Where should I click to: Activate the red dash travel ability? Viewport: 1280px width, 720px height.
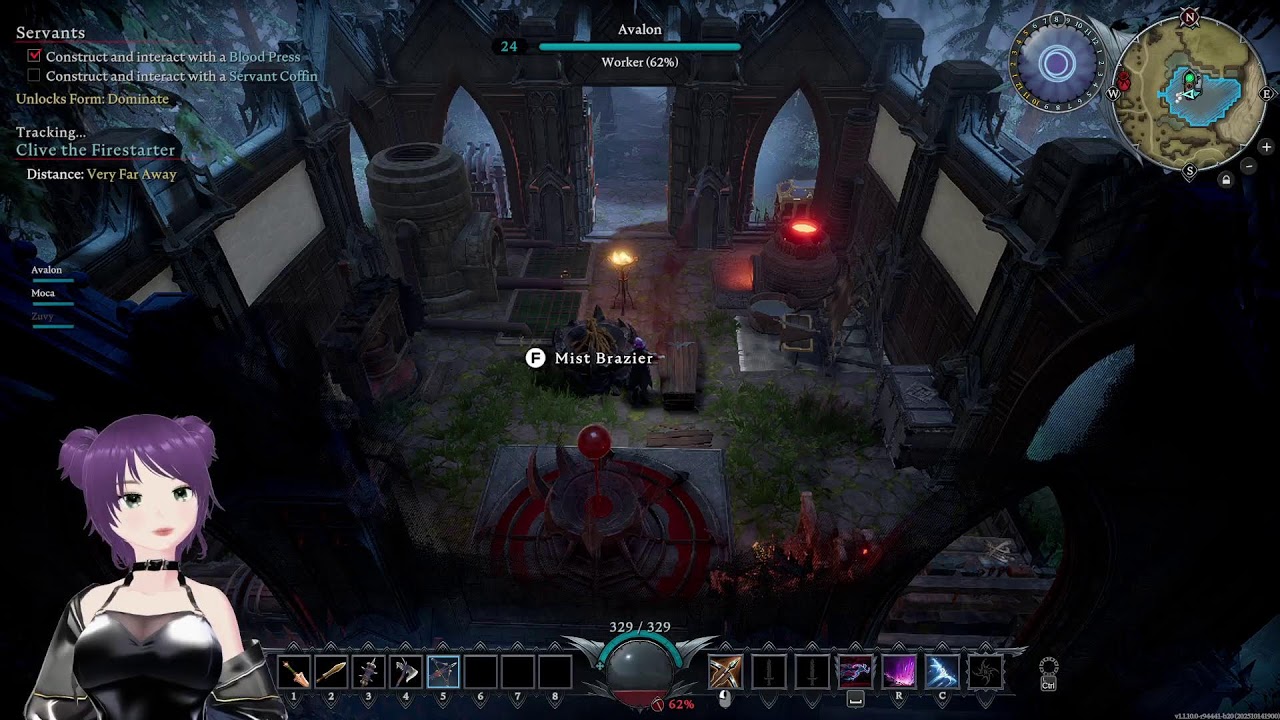tap(855, 671)
